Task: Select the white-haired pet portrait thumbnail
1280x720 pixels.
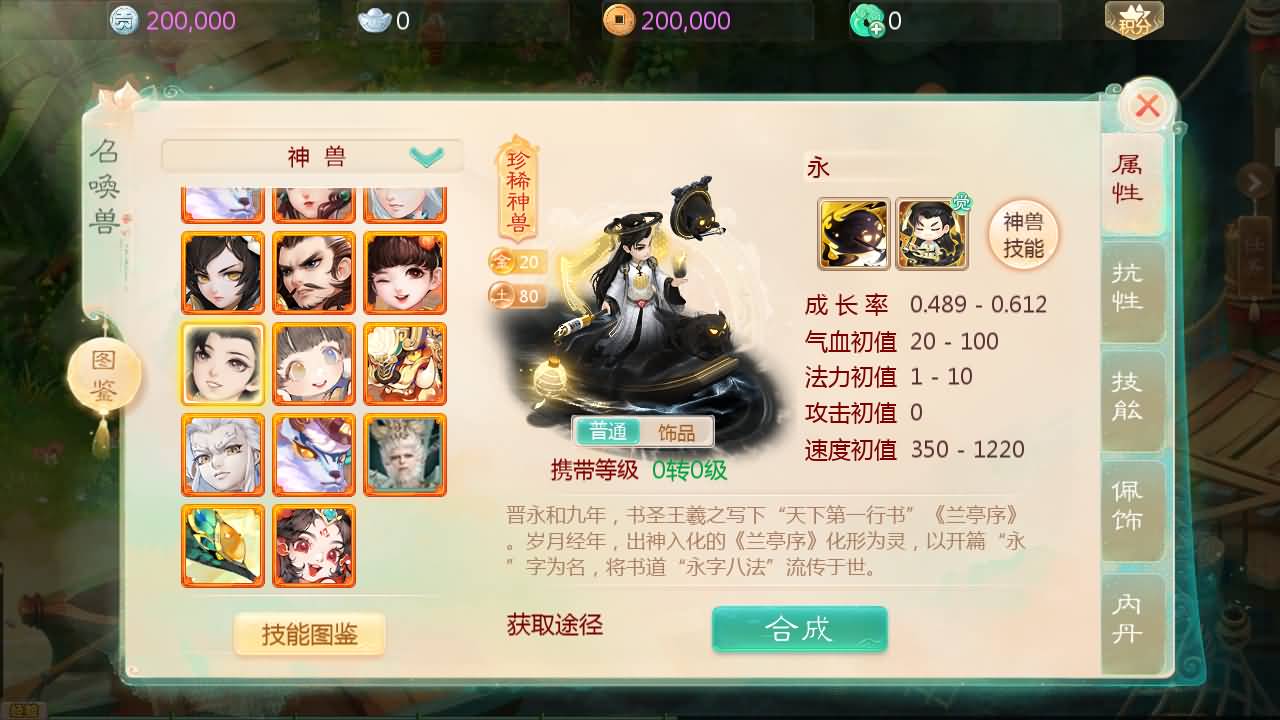Action: [222, 455]
